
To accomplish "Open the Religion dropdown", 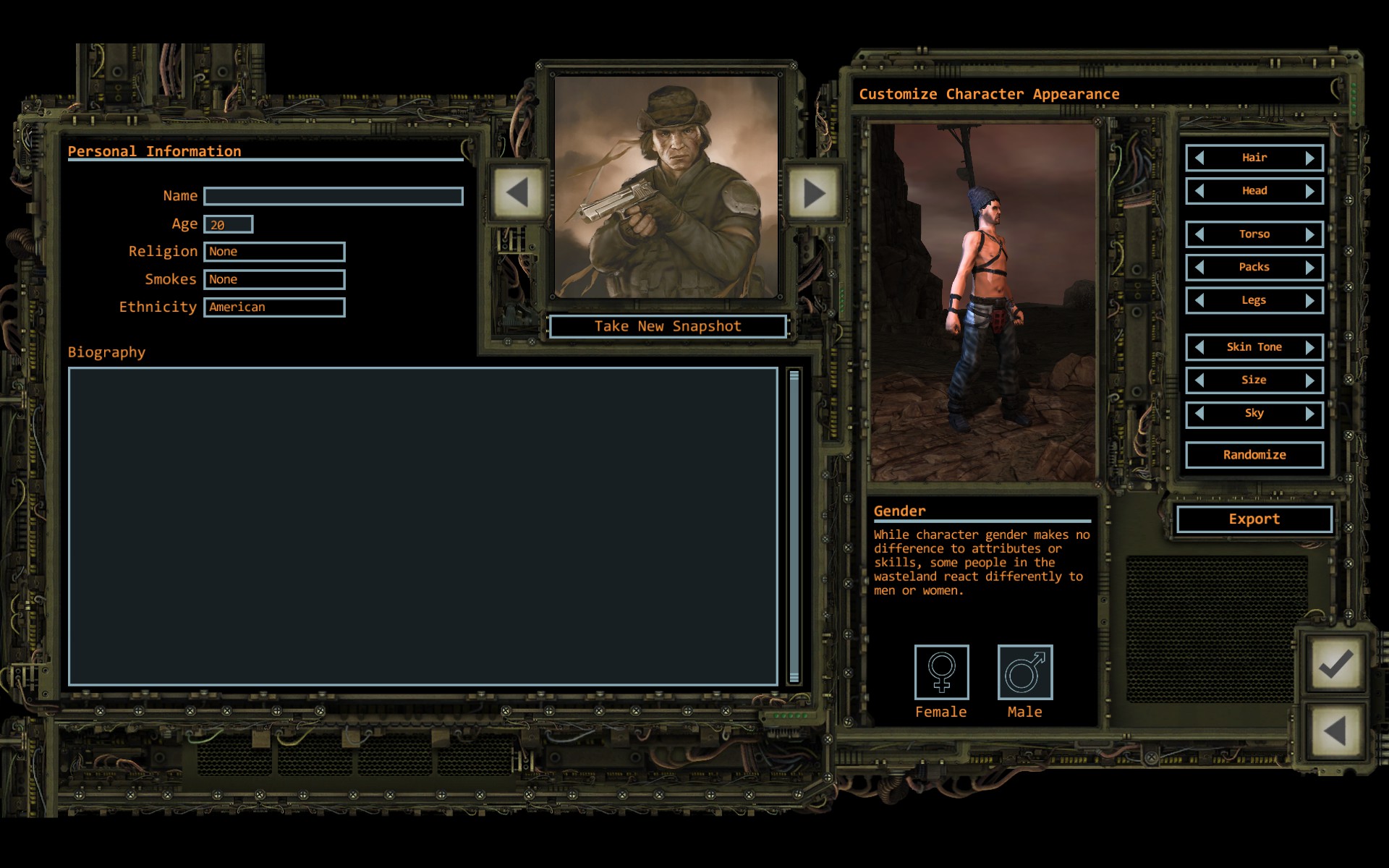I will pyautogui.click(x=274, y=252).
